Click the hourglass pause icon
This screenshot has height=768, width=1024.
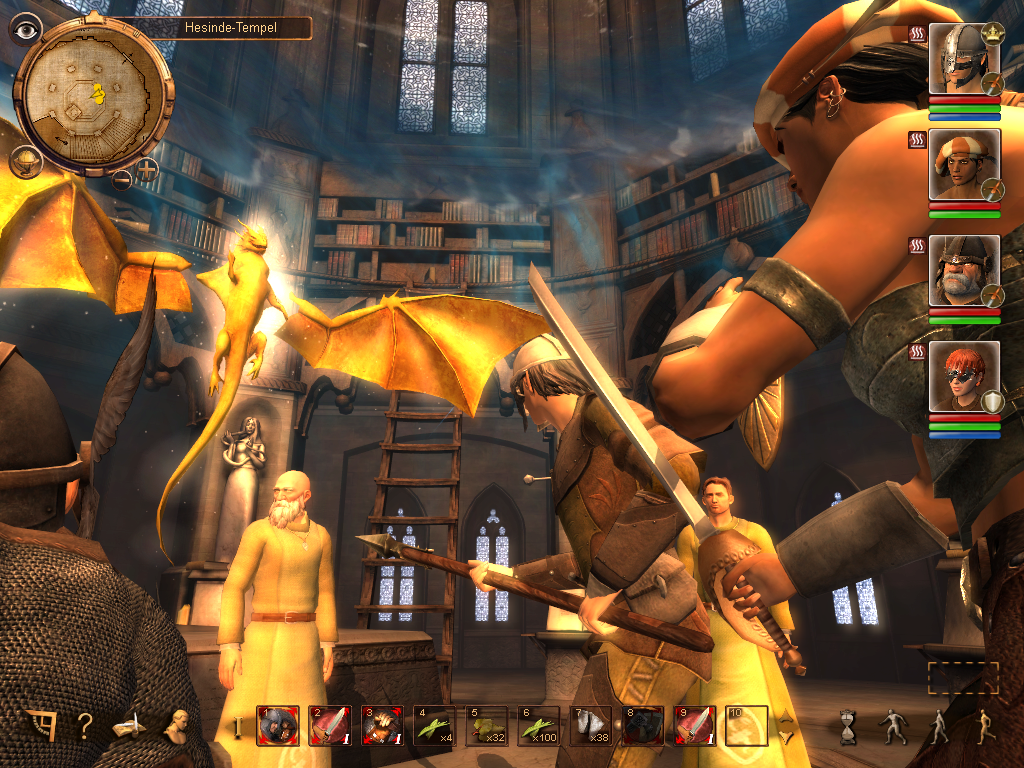coord(849,727)
